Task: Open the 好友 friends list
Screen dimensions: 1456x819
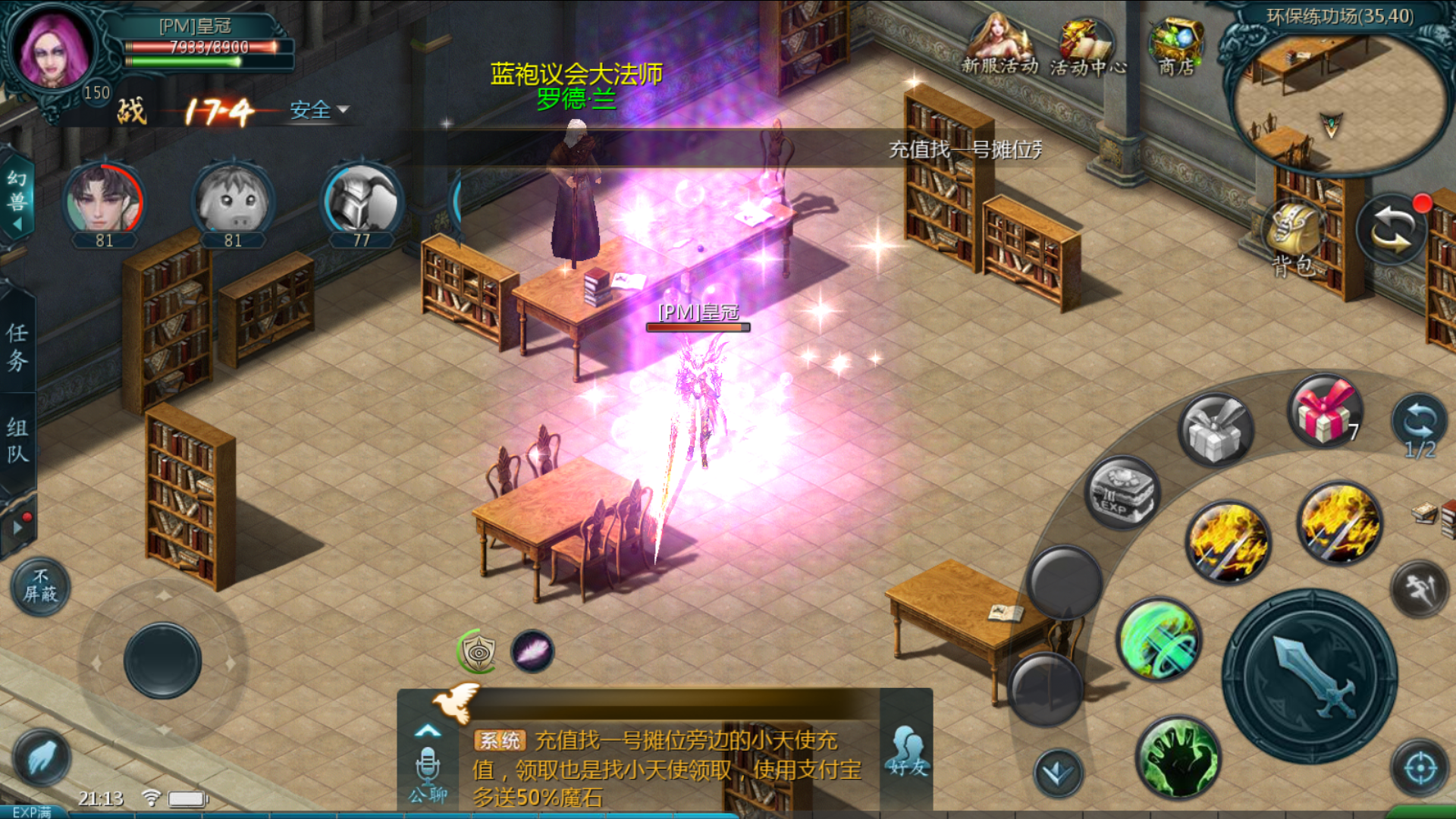Action: tap(908, 751)
